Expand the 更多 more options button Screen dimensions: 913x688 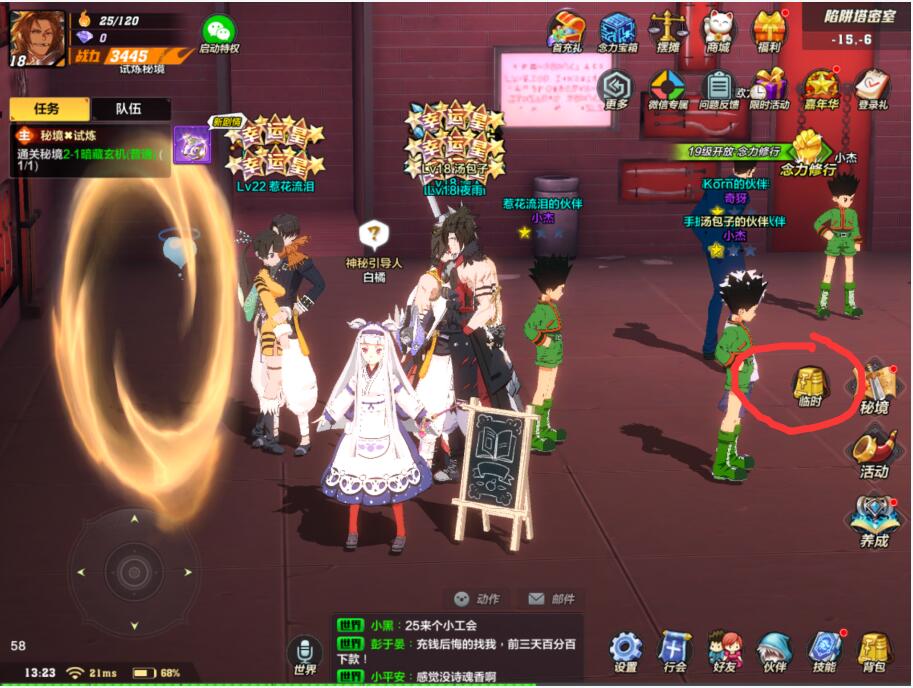click(x=617, y=89)
